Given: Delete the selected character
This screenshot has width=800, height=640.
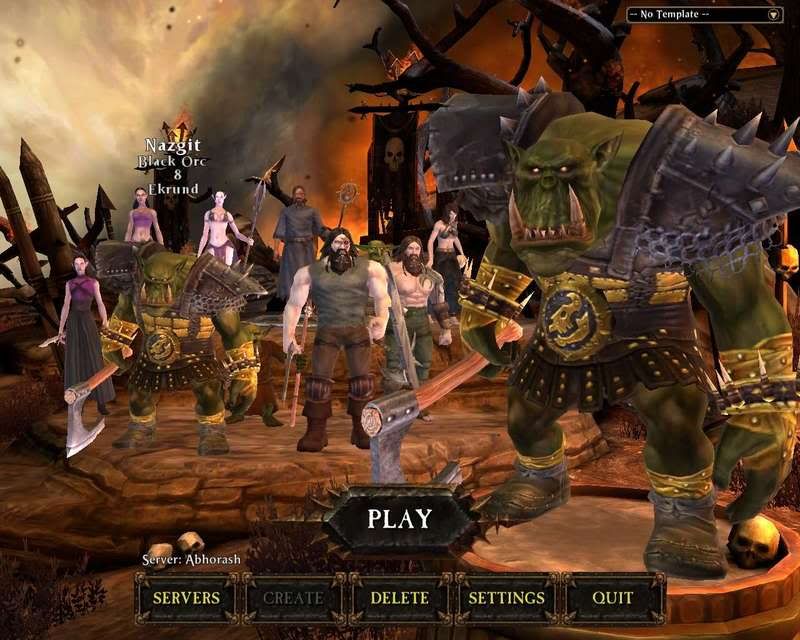Looking at the screenshot, I should (400, 598).
